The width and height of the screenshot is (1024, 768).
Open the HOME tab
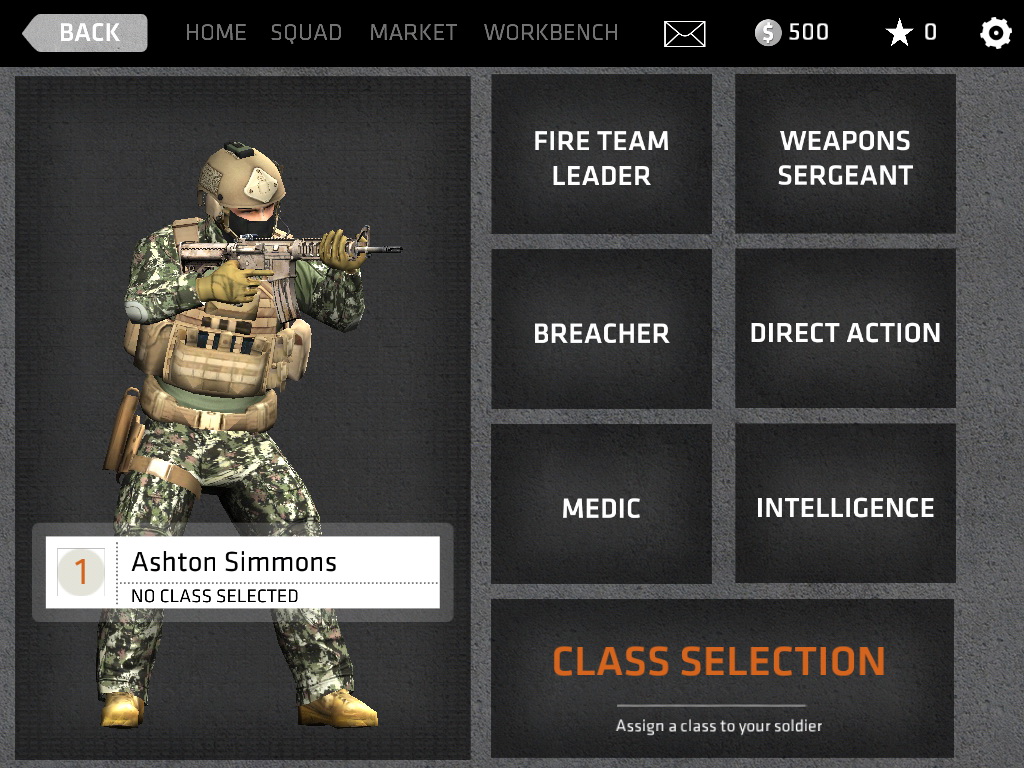tap(215, 33)
